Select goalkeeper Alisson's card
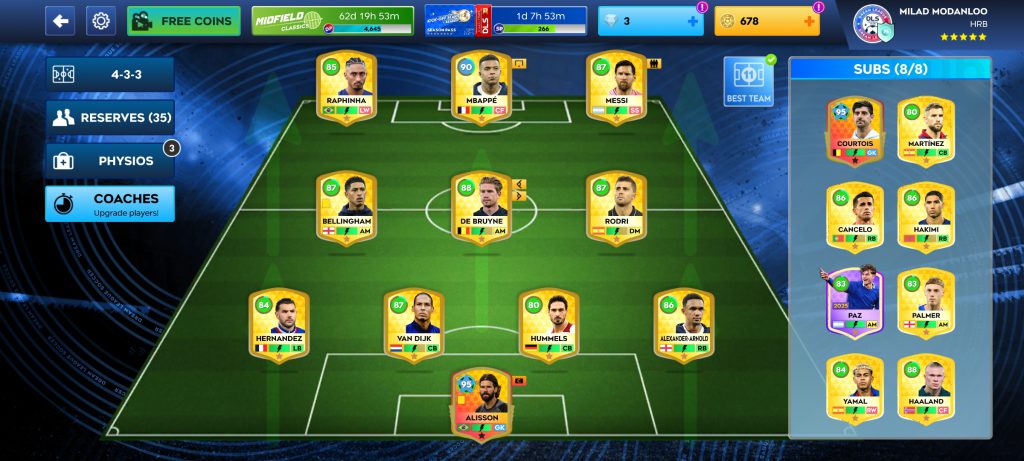 coord(481,403)
